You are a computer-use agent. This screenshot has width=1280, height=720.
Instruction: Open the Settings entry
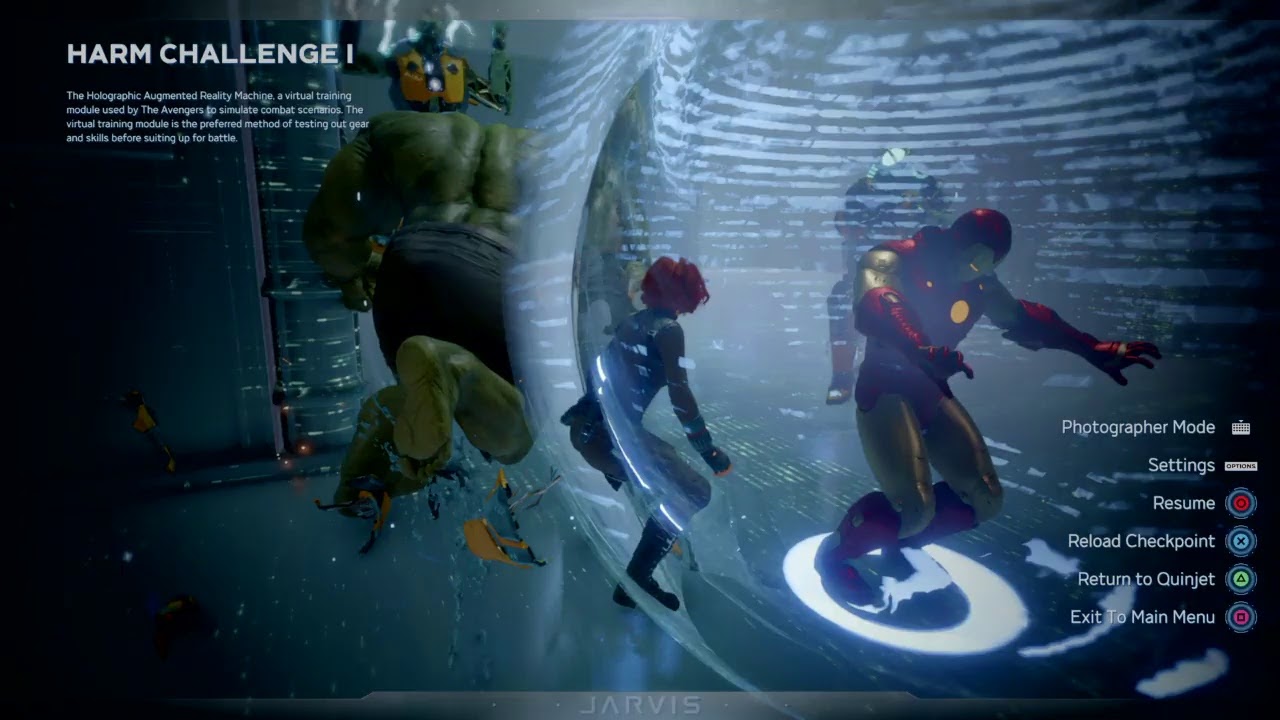tap(1181, 465)
